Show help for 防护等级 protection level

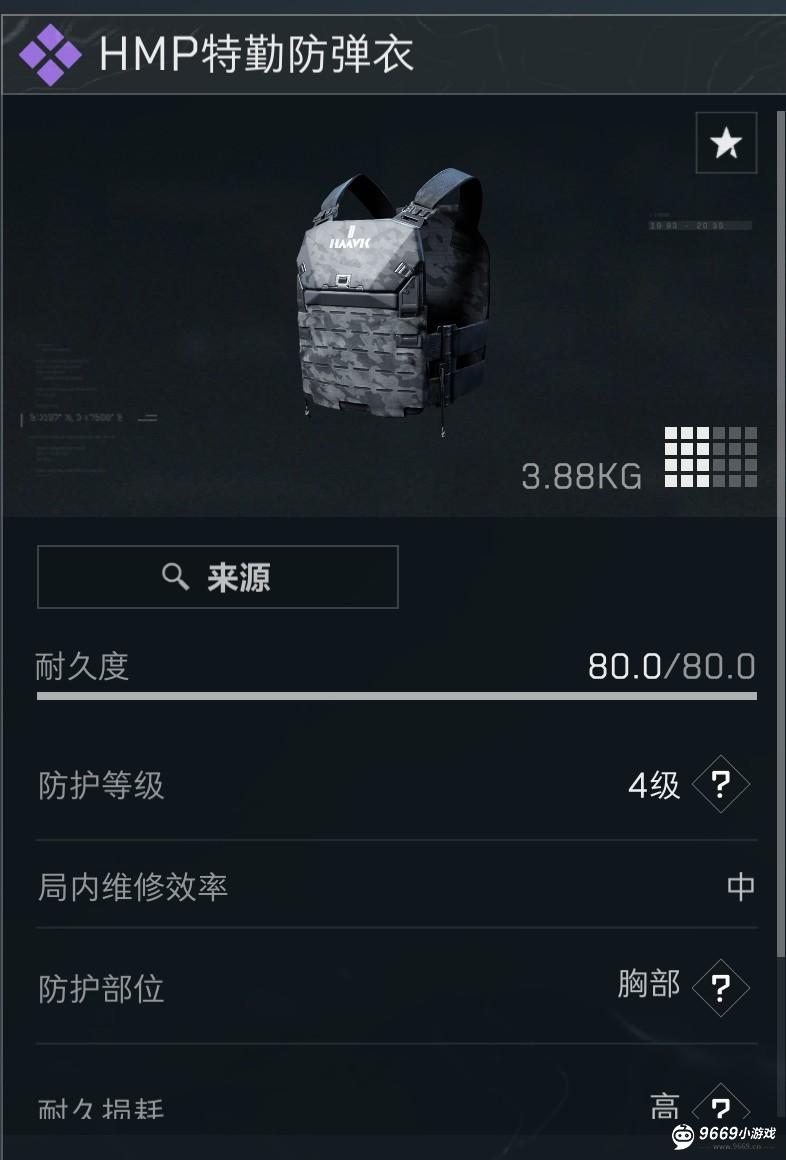coord(720,785)
